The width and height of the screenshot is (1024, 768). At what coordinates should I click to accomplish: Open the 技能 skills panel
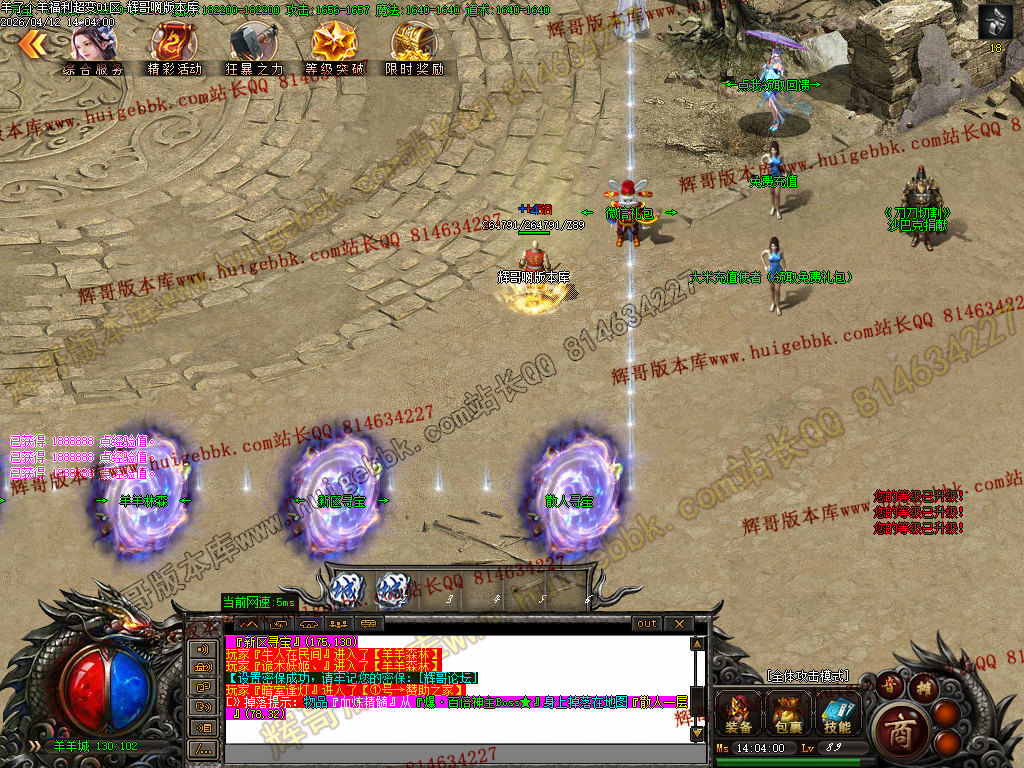point(836,714)
